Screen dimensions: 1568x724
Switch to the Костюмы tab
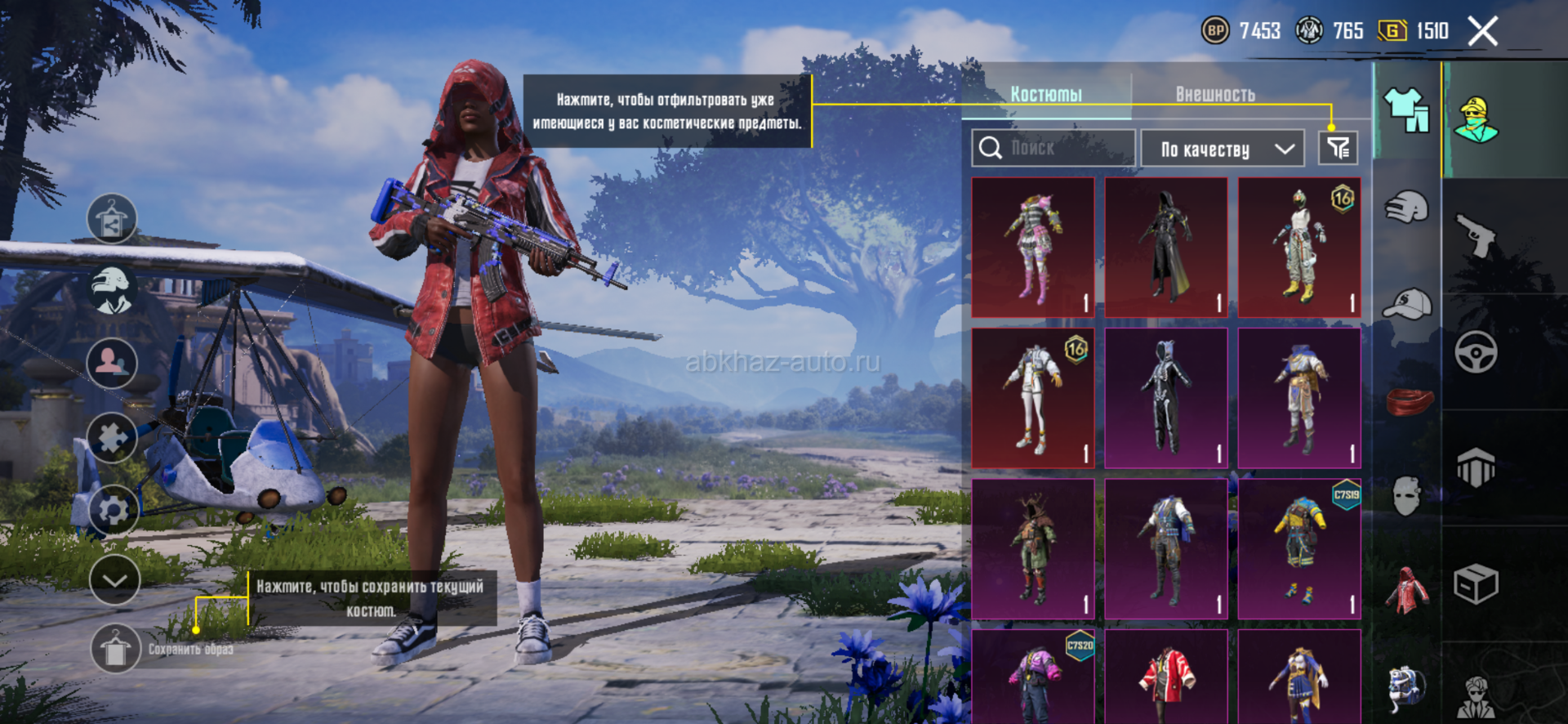pyautogui.click(x=1046, y=95)
